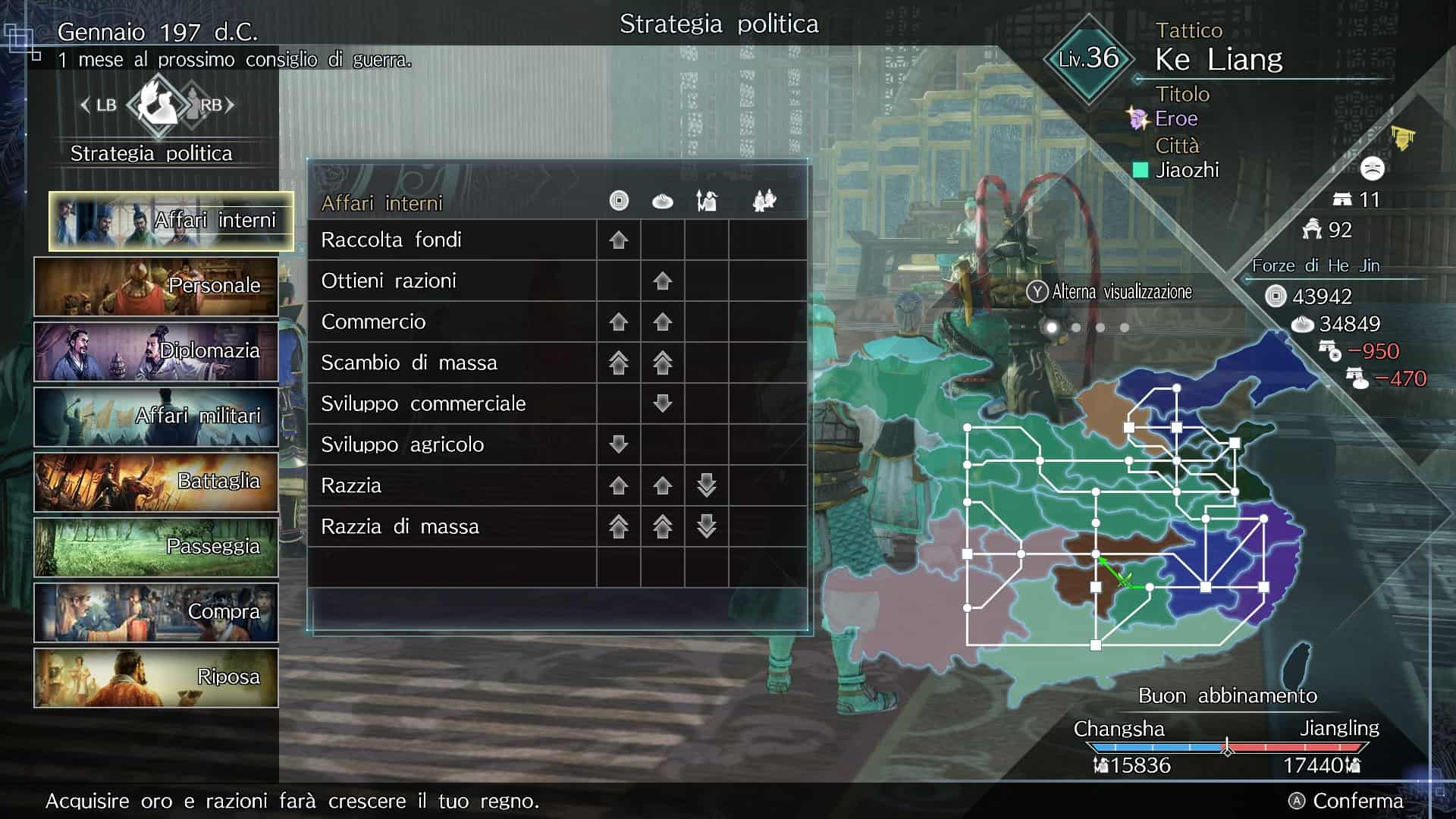This screenshot has width=1456, height=819.
Task: Select Sviluppo commerciale
Action: [x=452, y=404]
